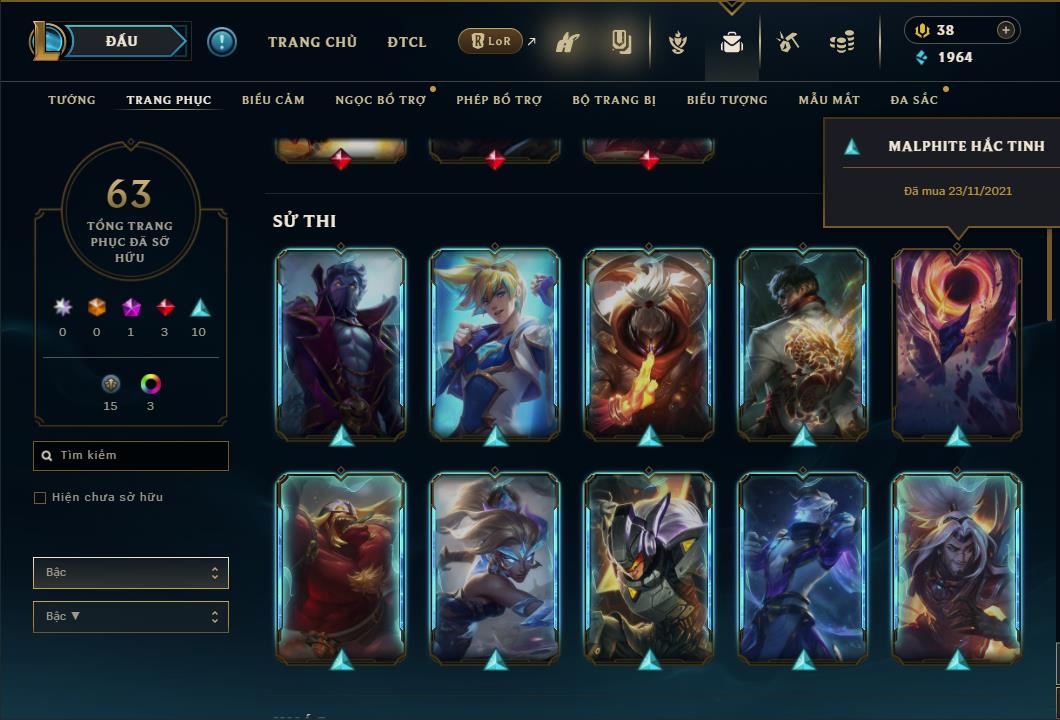Click the Tìm kiếm search field
This screenshot has width=1060, height=720.
(x=131, y=456)
